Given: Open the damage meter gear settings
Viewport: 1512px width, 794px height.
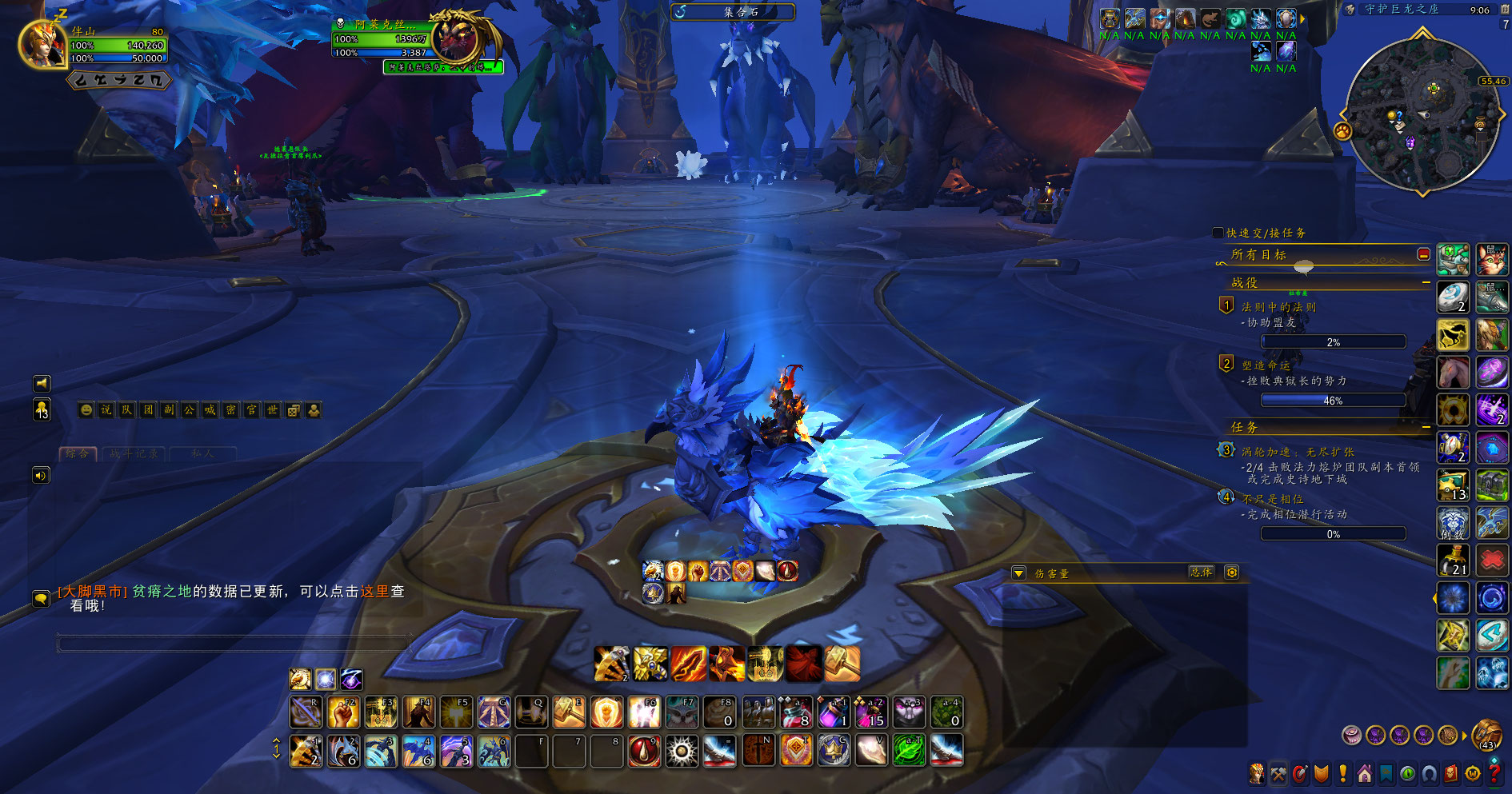Looking at the screenshot, I should [1232, 573].
